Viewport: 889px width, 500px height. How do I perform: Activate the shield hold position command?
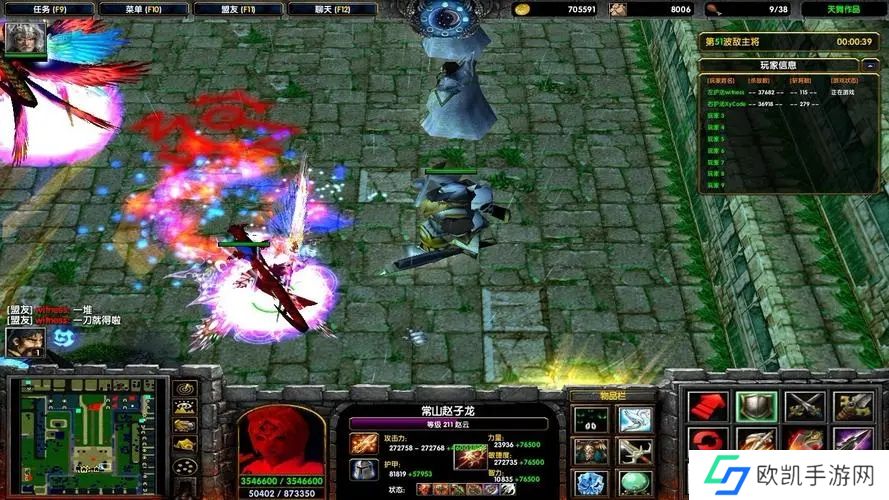(x=756, y=407)
